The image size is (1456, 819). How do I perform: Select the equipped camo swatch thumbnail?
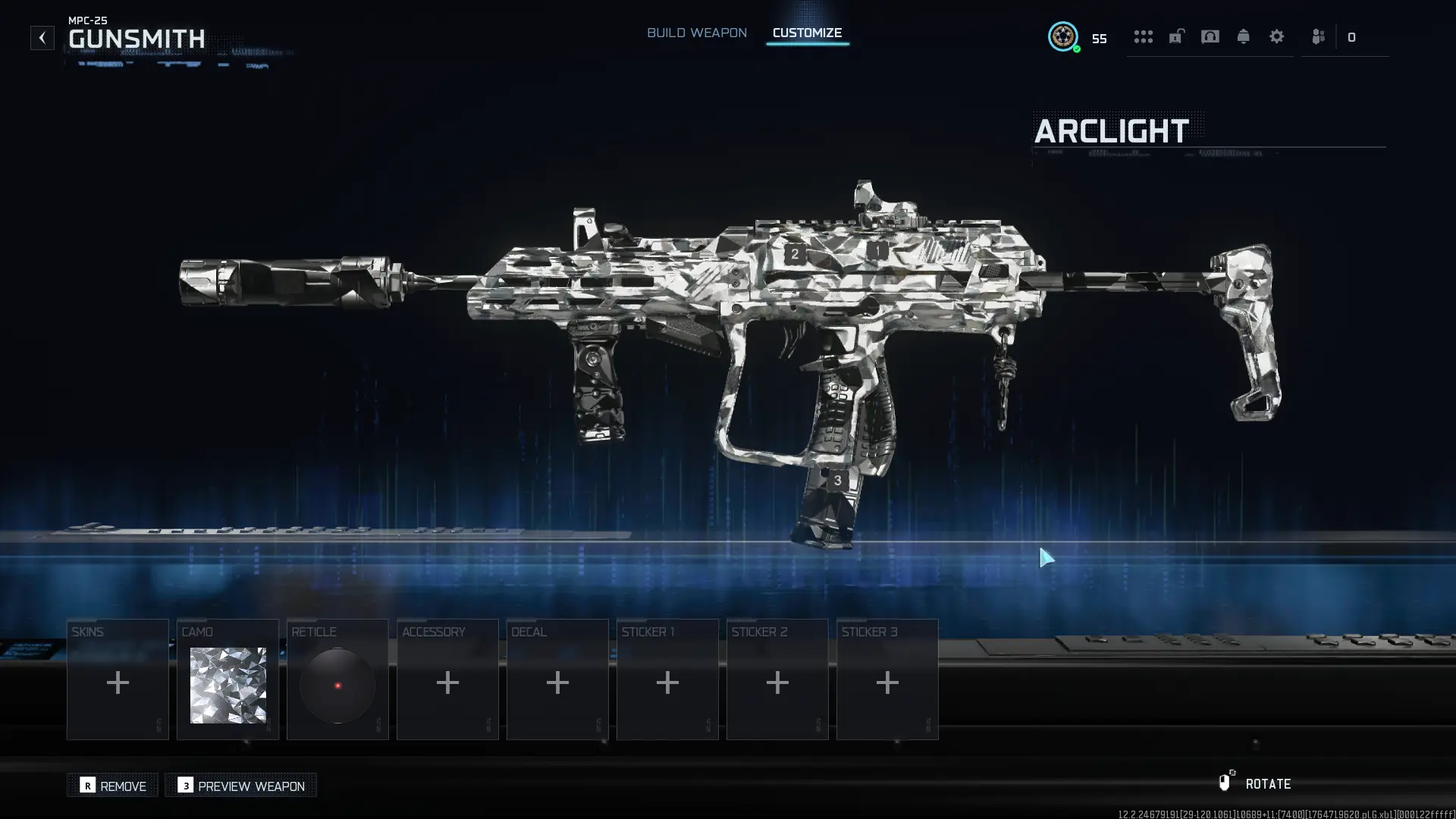(227, 685)
